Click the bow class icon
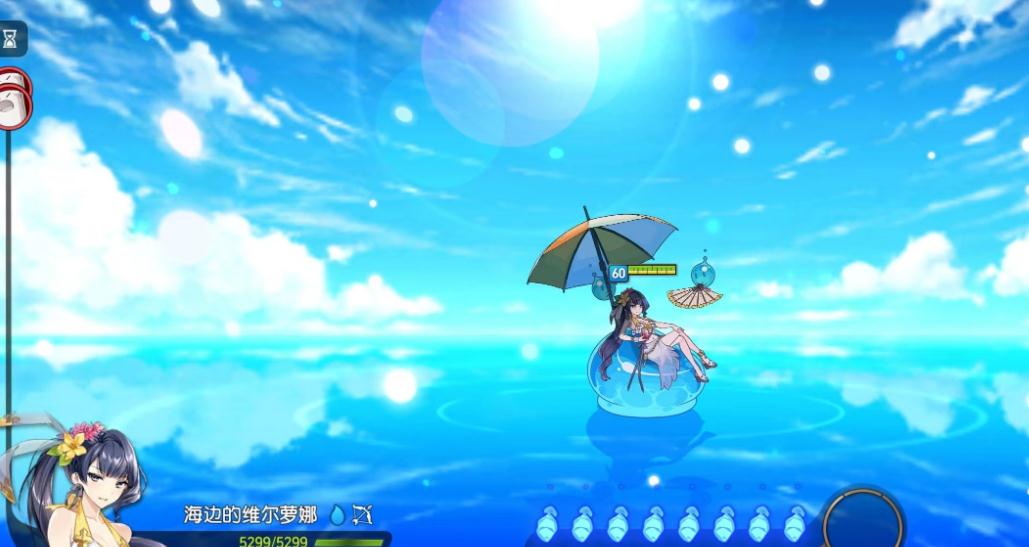Viewport: 1029px width, 547px height. (x=363, y=515)
